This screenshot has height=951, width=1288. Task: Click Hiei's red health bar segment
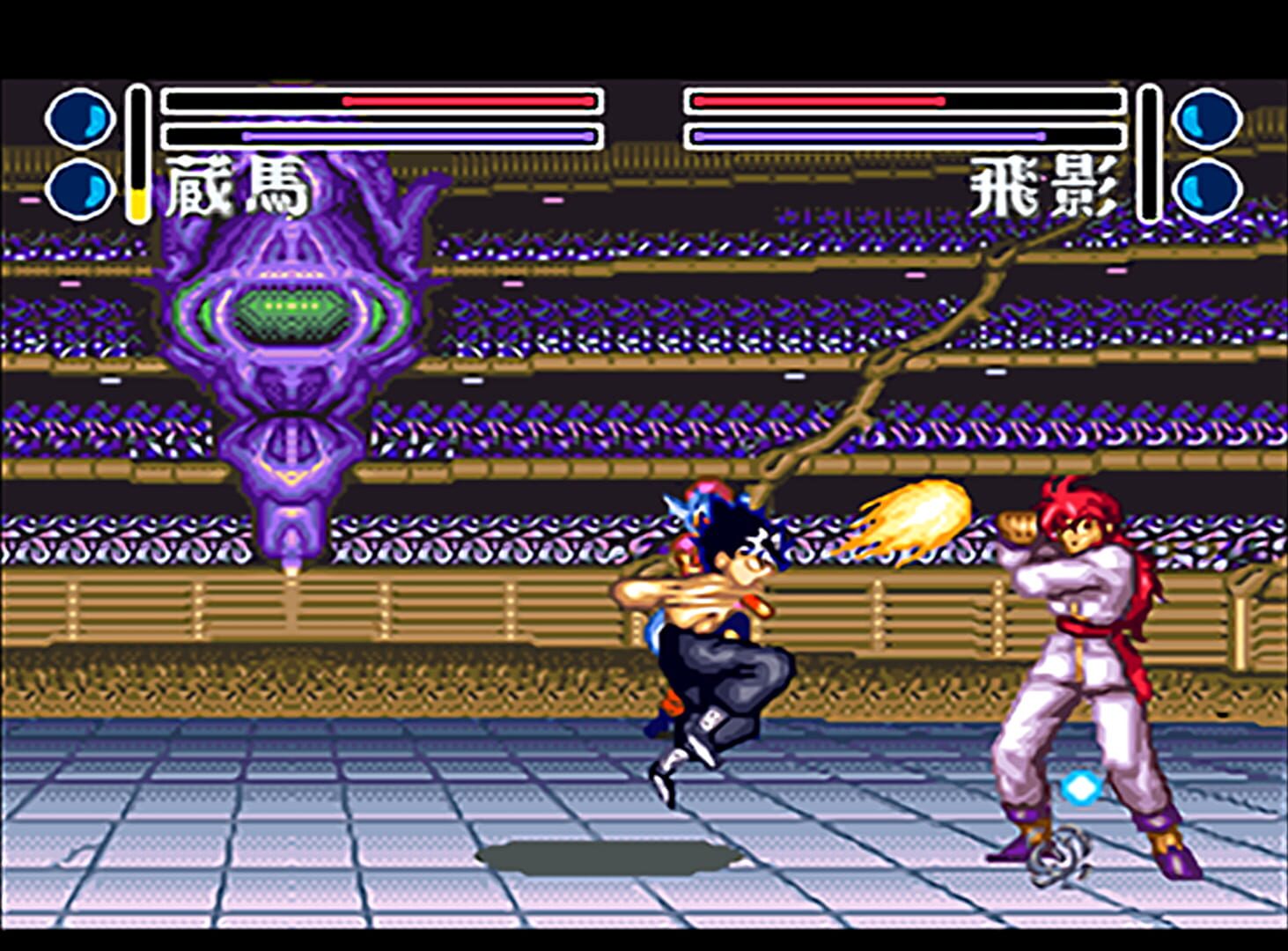coord(819,100)
